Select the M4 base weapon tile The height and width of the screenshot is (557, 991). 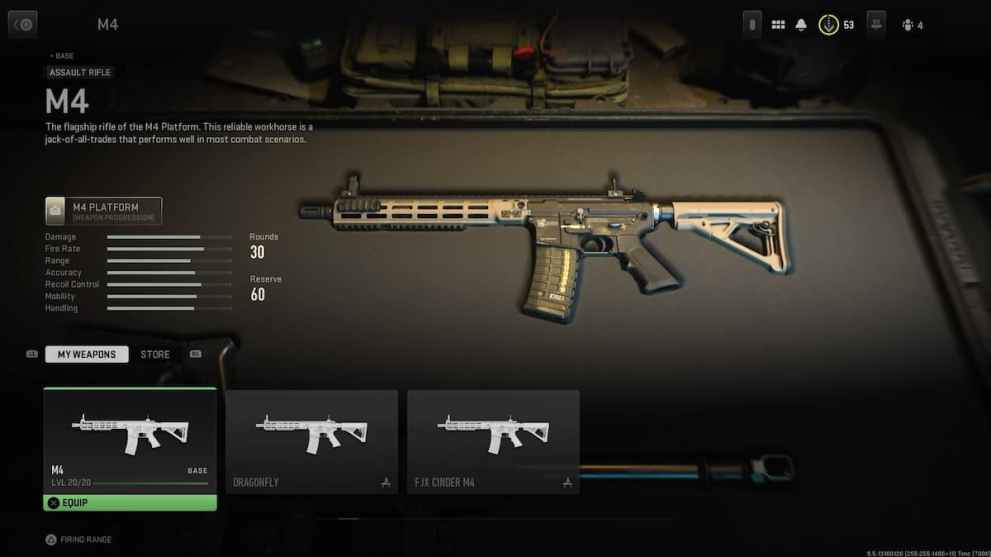130,438
